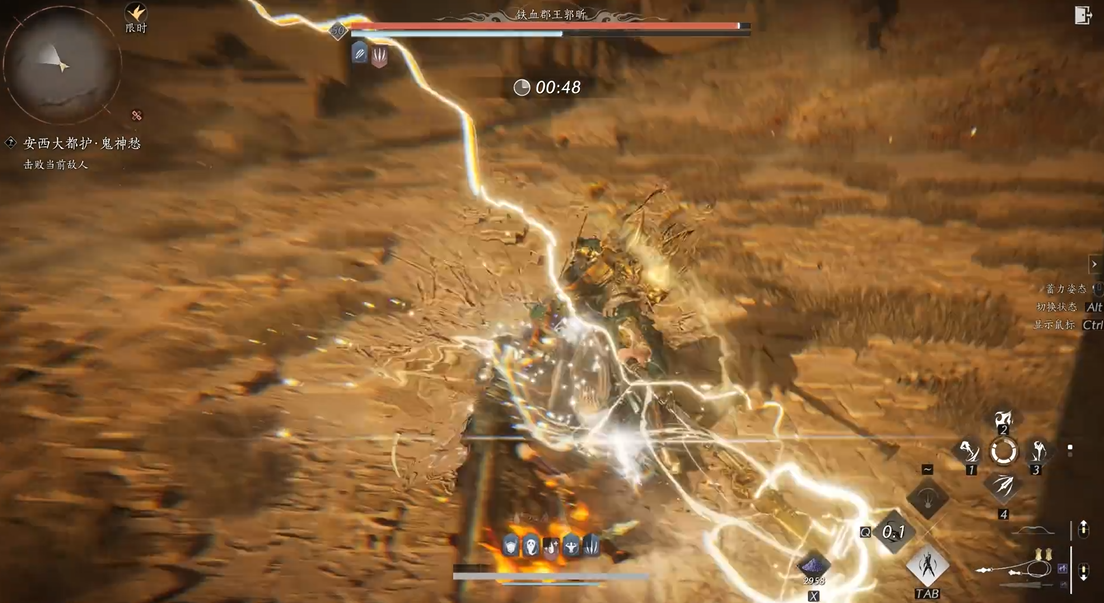Open the exit door icon

point(1083,15)
